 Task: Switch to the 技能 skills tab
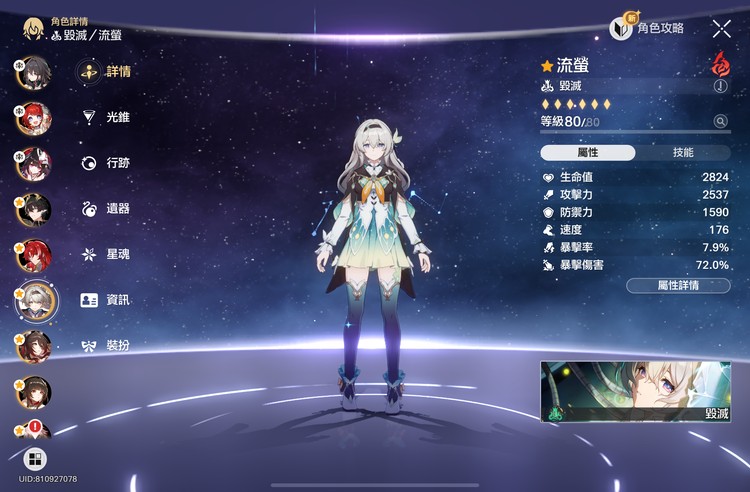[683, 153]
